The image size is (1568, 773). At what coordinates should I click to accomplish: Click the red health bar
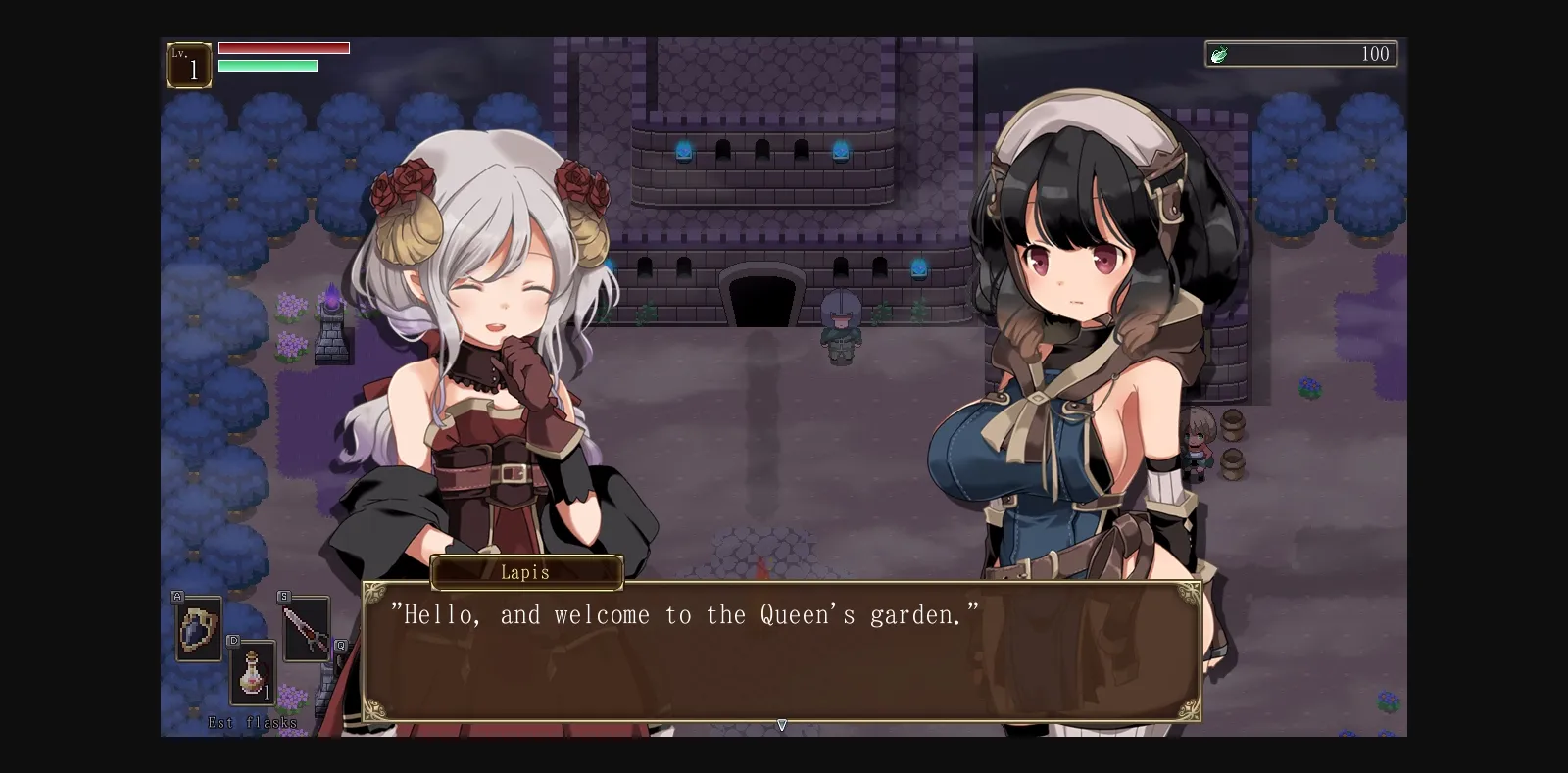click(282, 46)
